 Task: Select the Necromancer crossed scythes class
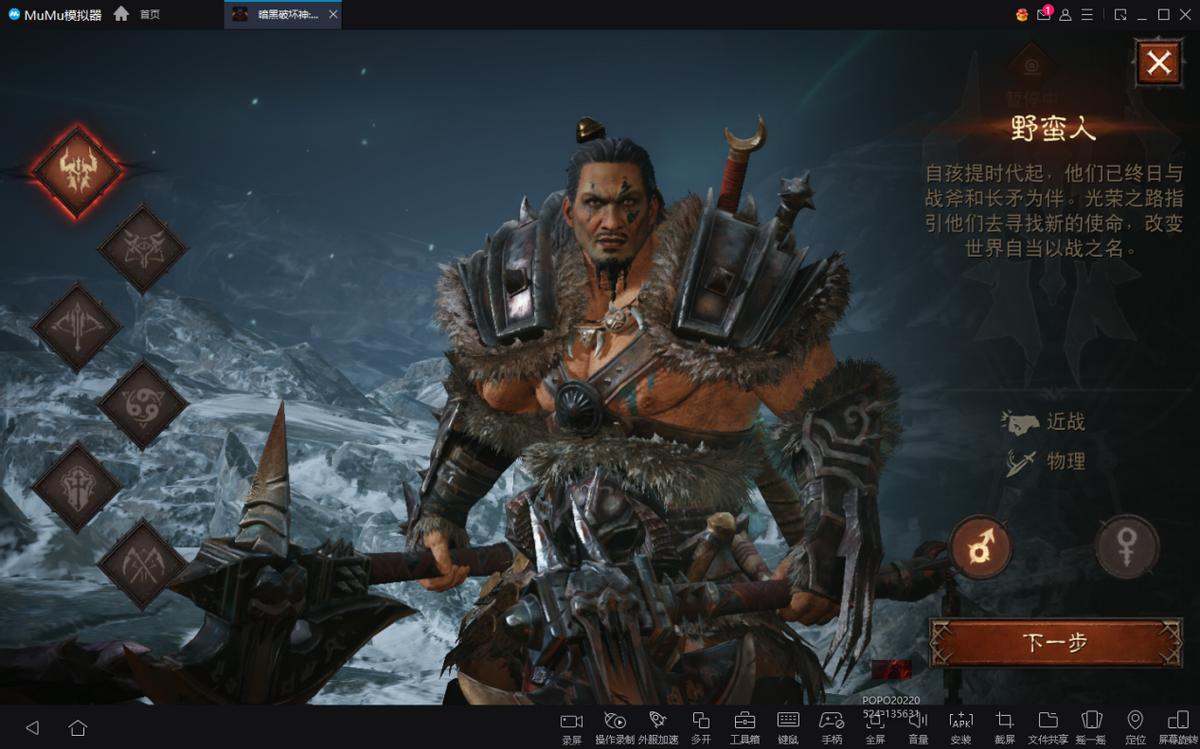pos(142,564)
